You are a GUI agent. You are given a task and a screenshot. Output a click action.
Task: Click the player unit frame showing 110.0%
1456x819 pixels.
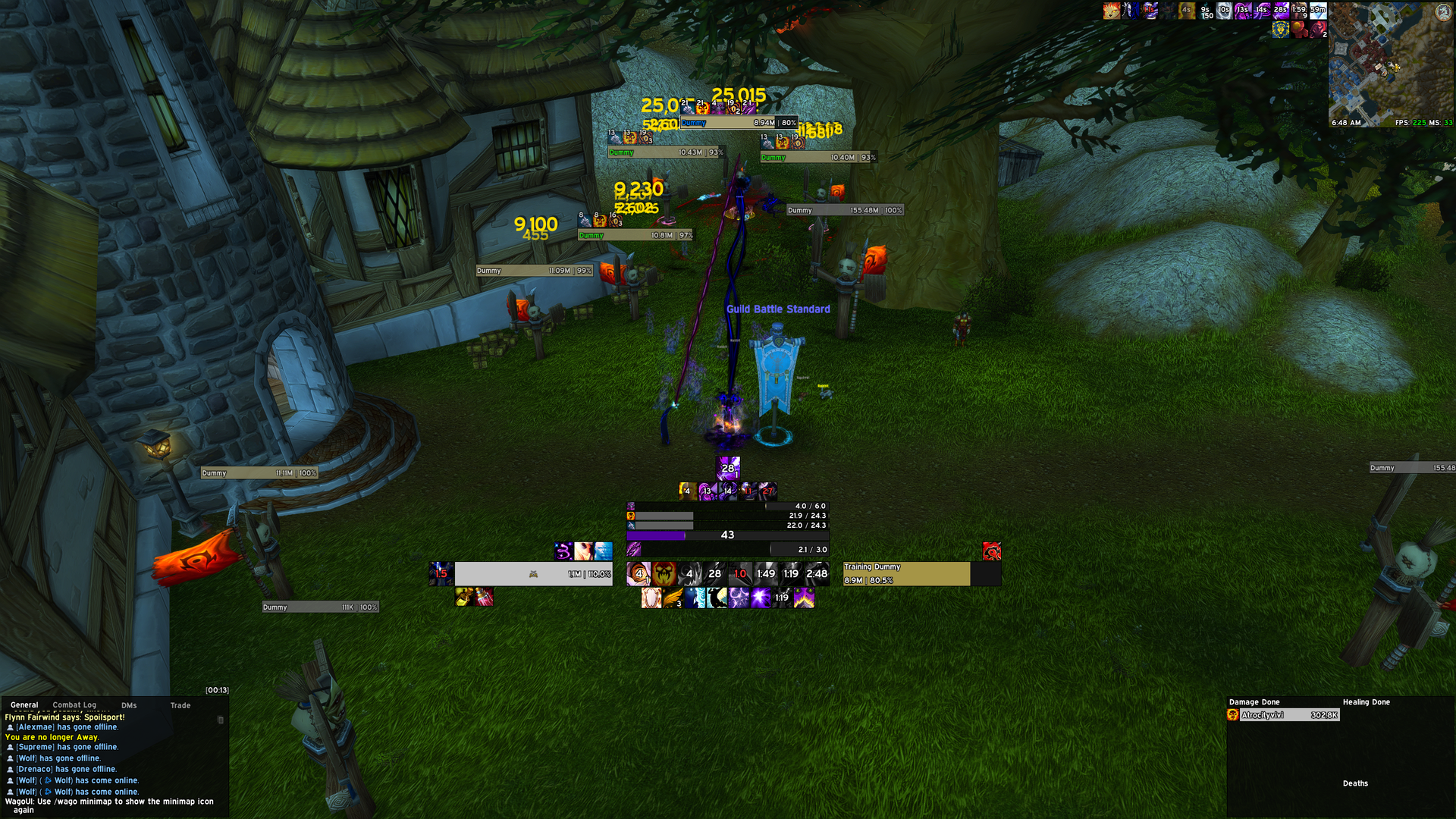533,574
